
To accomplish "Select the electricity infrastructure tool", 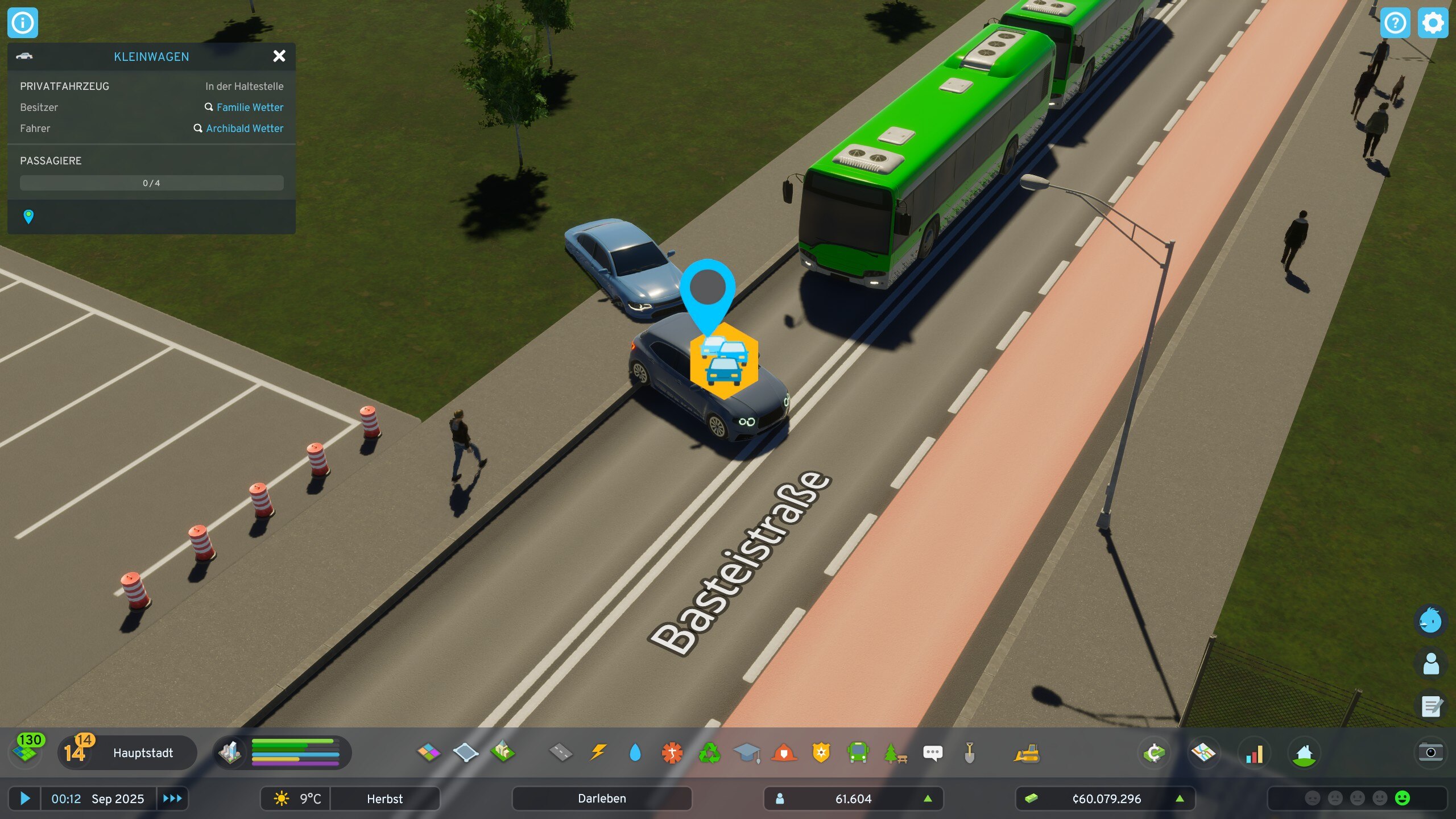I will 598,752.
